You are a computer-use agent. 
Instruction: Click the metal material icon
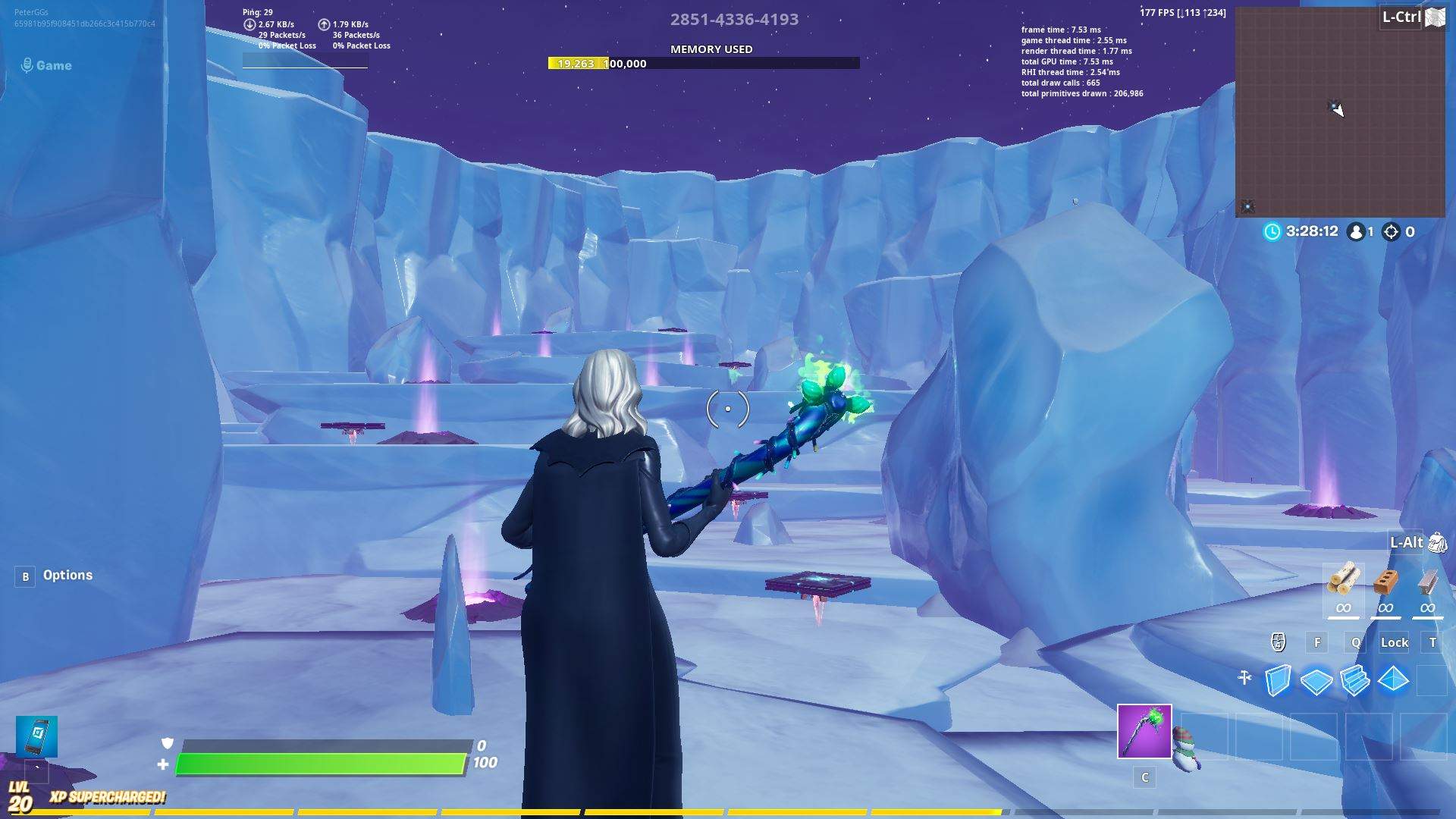point(1428,582)
